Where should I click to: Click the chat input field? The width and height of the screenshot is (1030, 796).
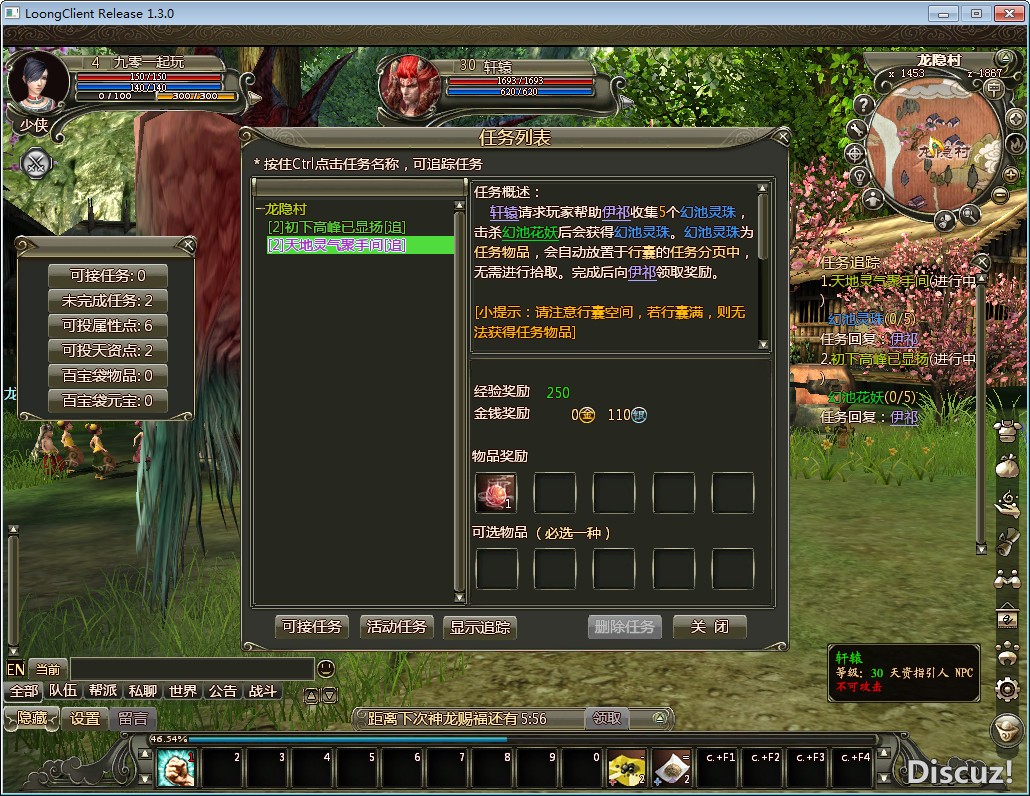(192, 669)
